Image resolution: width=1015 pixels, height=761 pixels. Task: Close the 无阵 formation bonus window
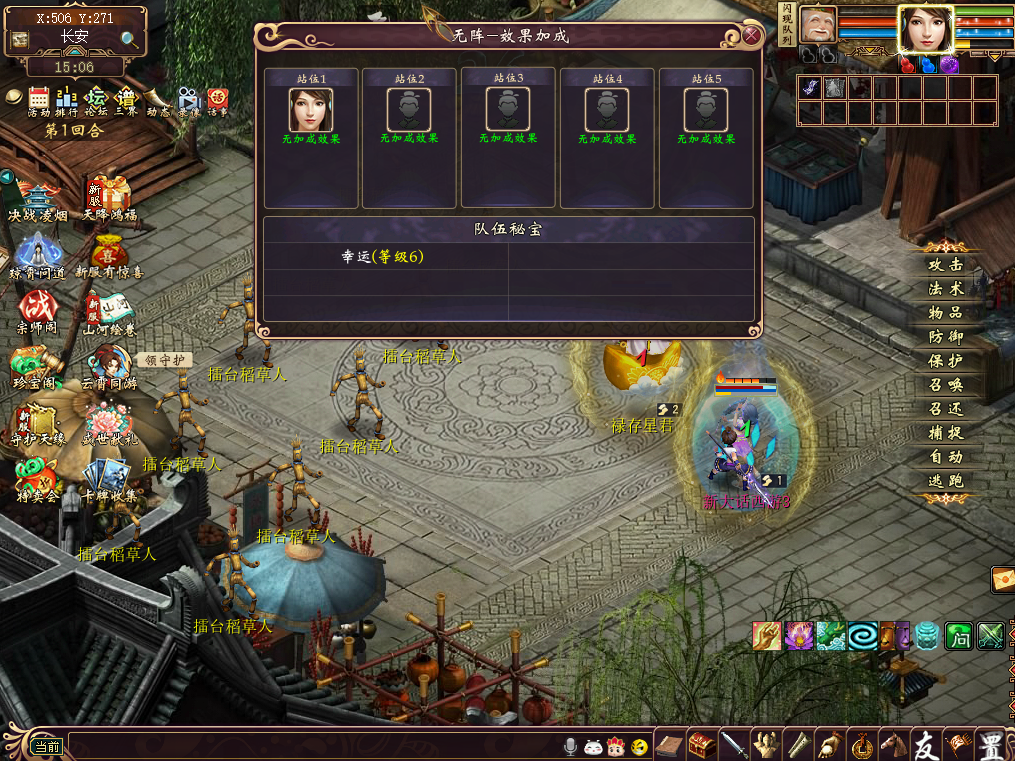click(x=751, y=36)
